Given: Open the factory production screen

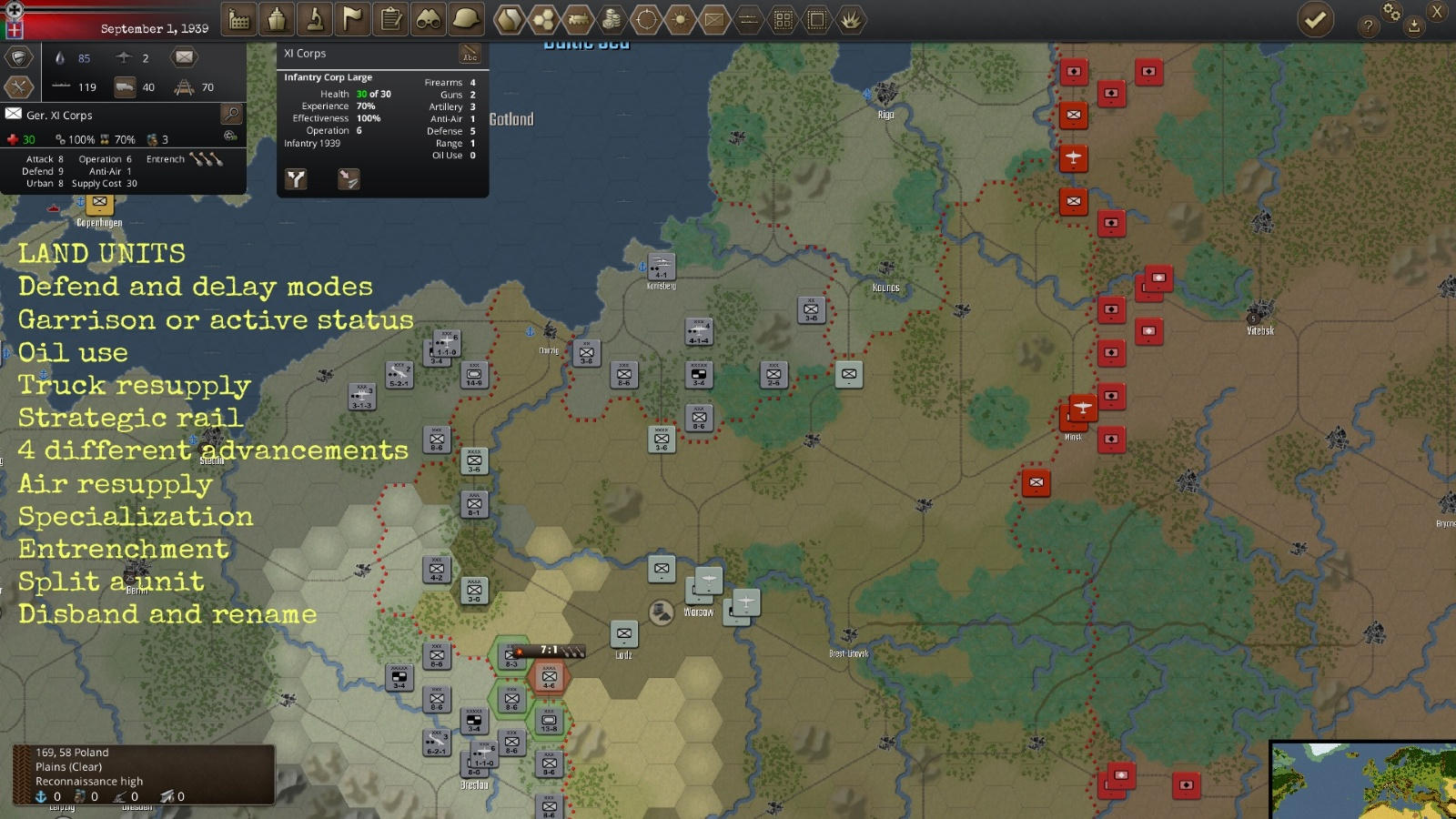Looking at the screenshot, I should pos(238,20).
